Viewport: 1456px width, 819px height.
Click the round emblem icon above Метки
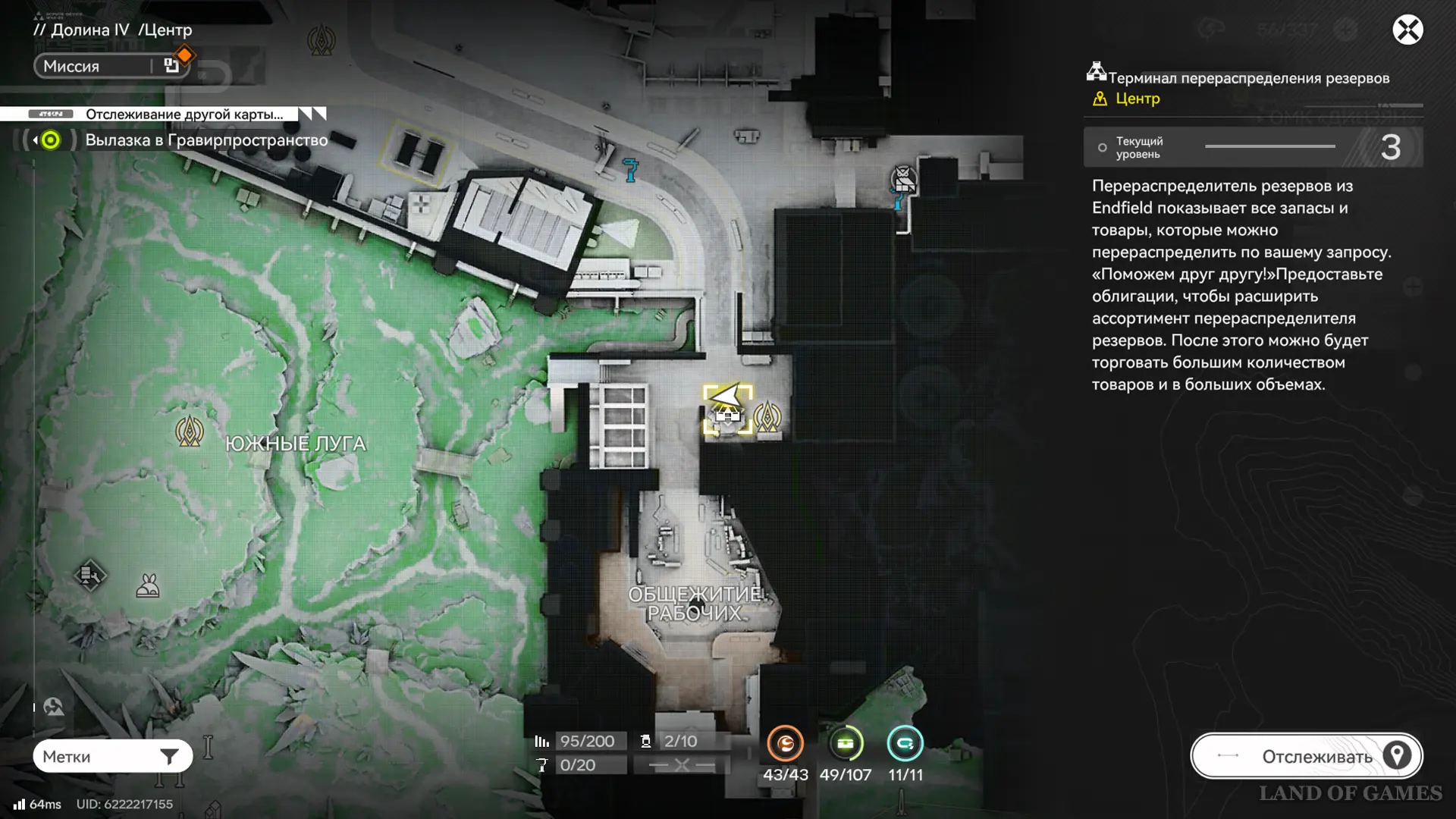[x=53, y=707]
